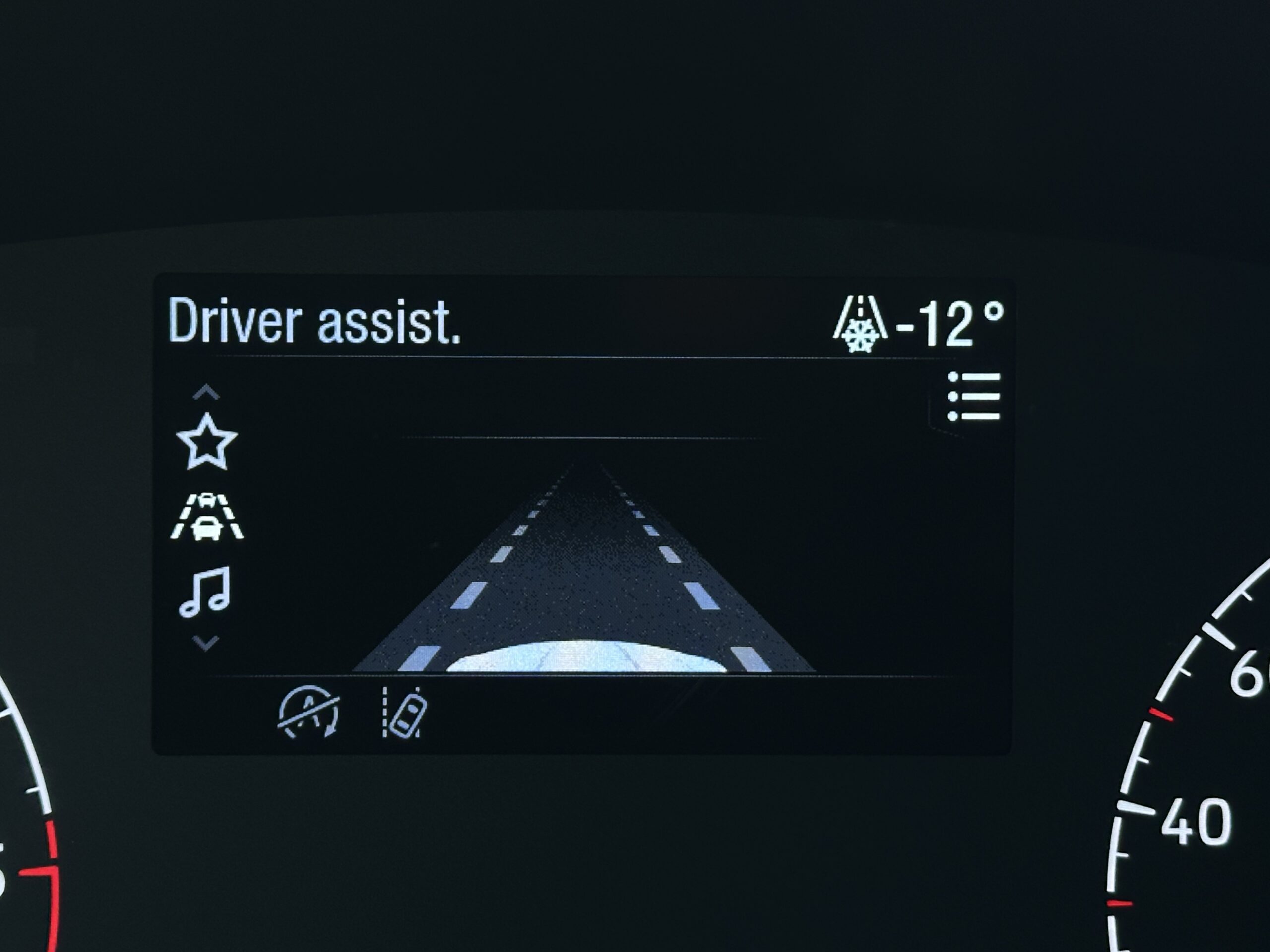The image size is (1270, 952).
Task: Open the list menu icon
Action: tap(973, 397)
